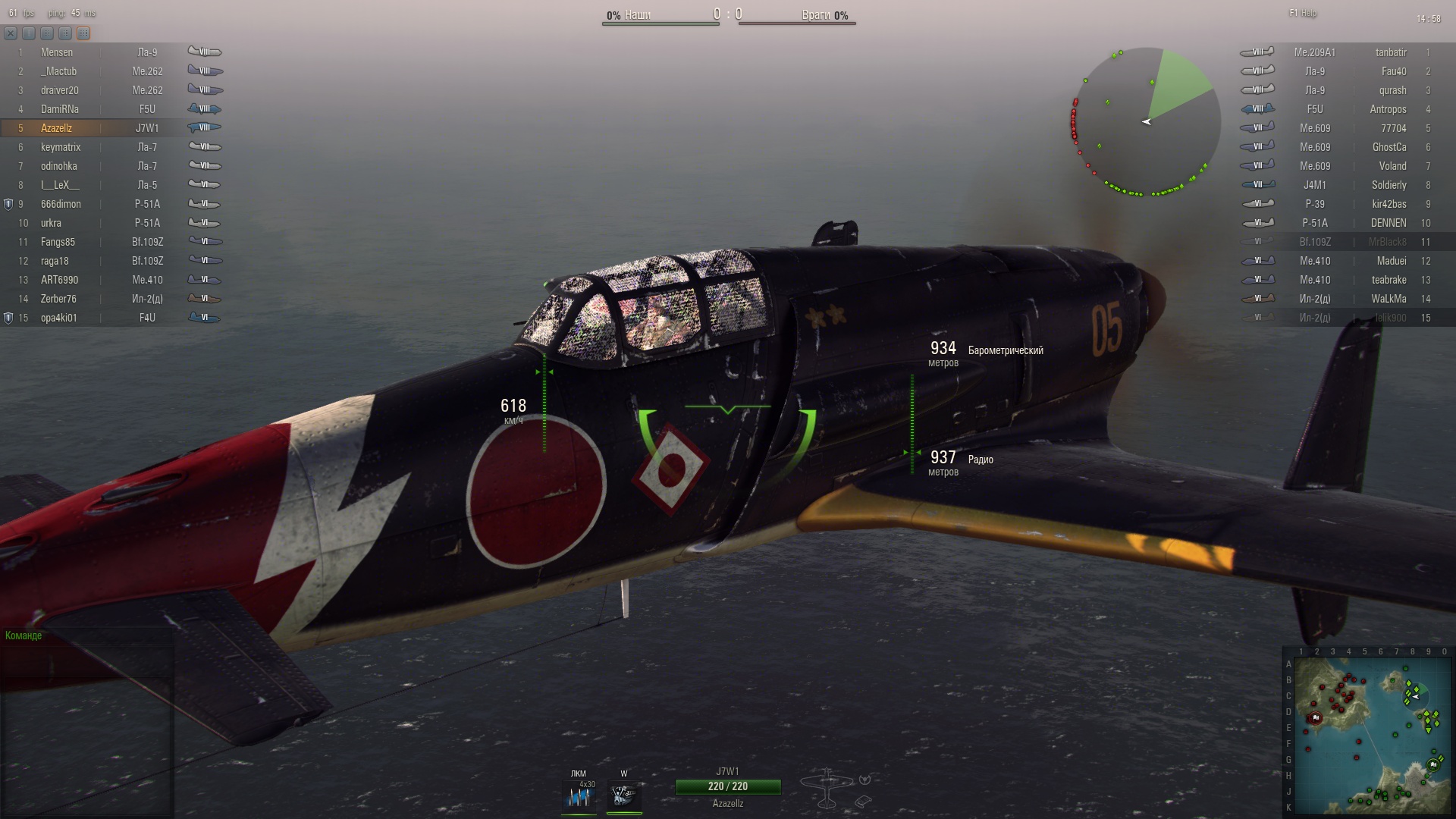The height and width of the screenshot is (819, 1456).
Task: Choose teammate opa4ki01 flying F4U
Action: point(59,318)
